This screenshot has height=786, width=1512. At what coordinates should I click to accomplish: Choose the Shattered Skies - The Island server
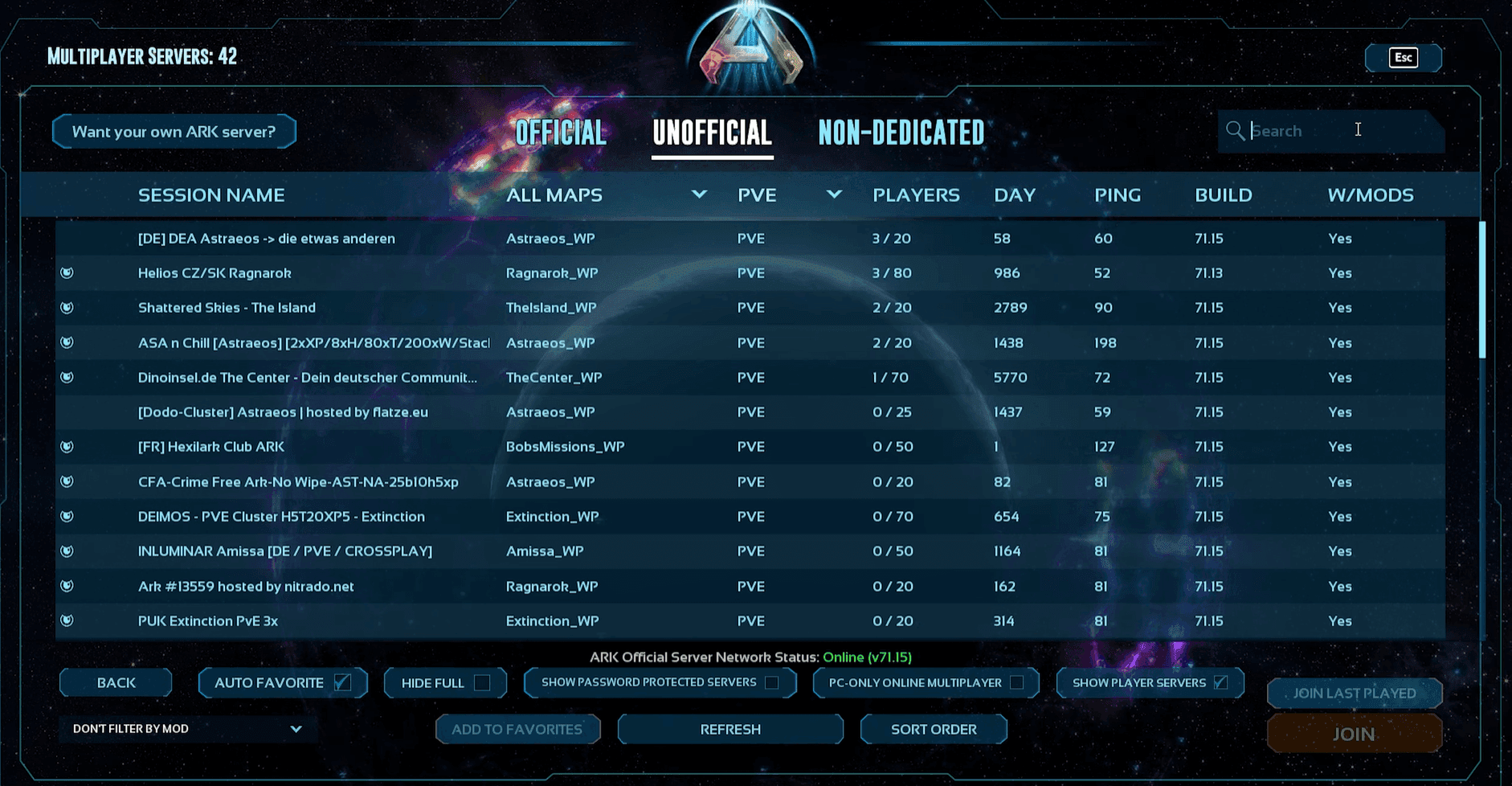227,308
